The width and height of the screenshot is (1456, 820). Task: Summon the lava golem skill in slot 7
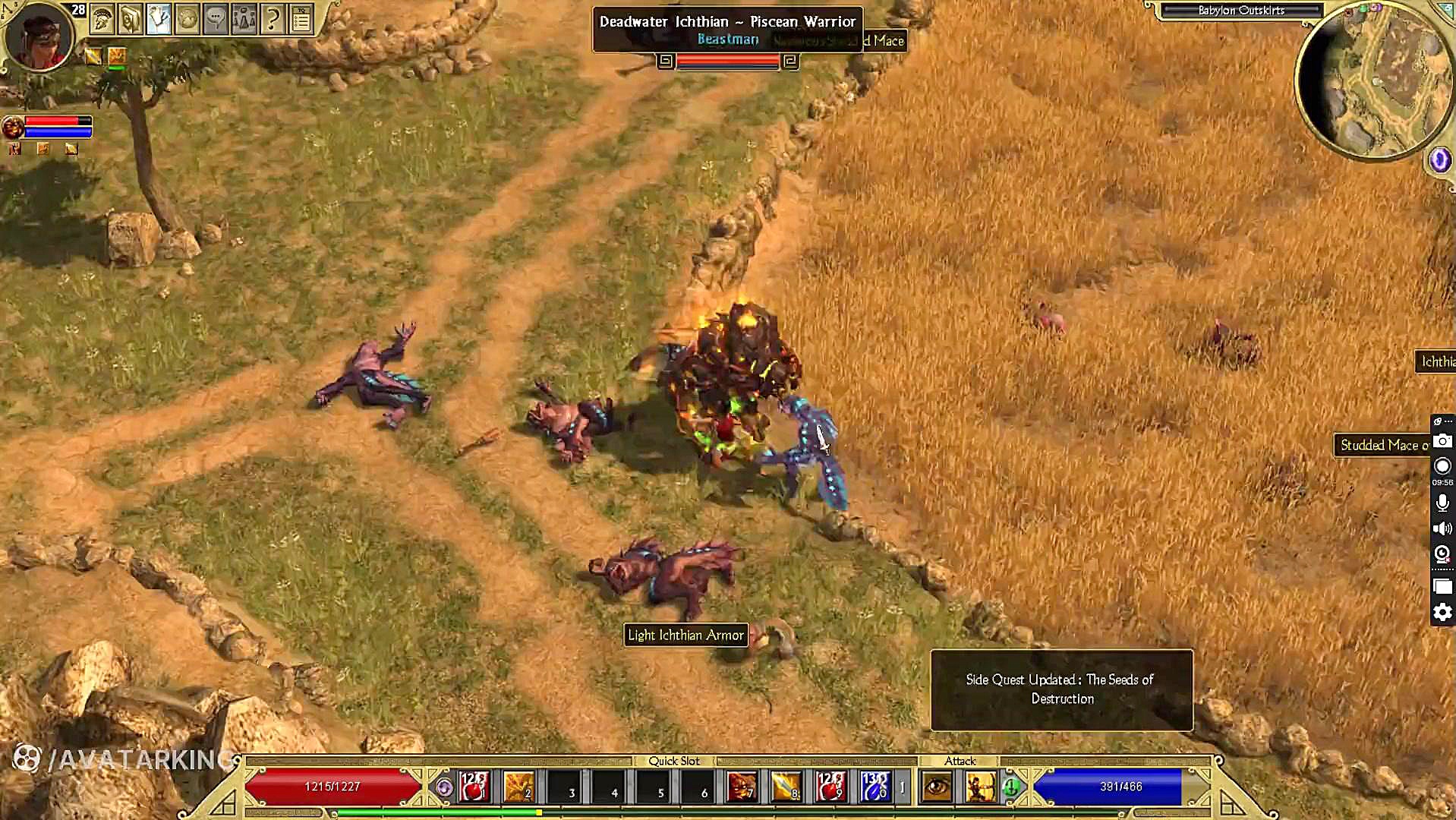pyautogui.click(x=742, y=787)
